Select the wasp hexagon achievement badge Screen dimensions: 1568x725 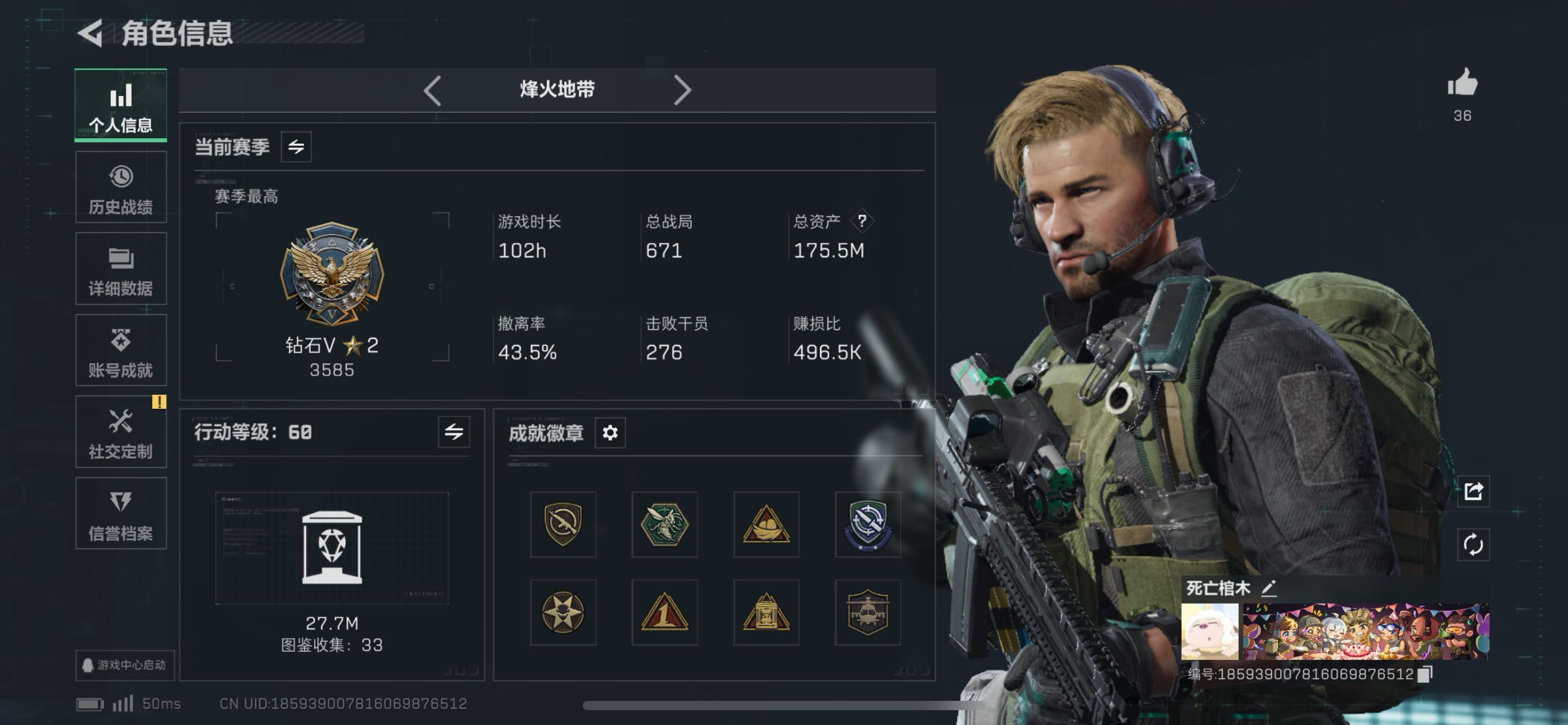[x=664, y=525]
